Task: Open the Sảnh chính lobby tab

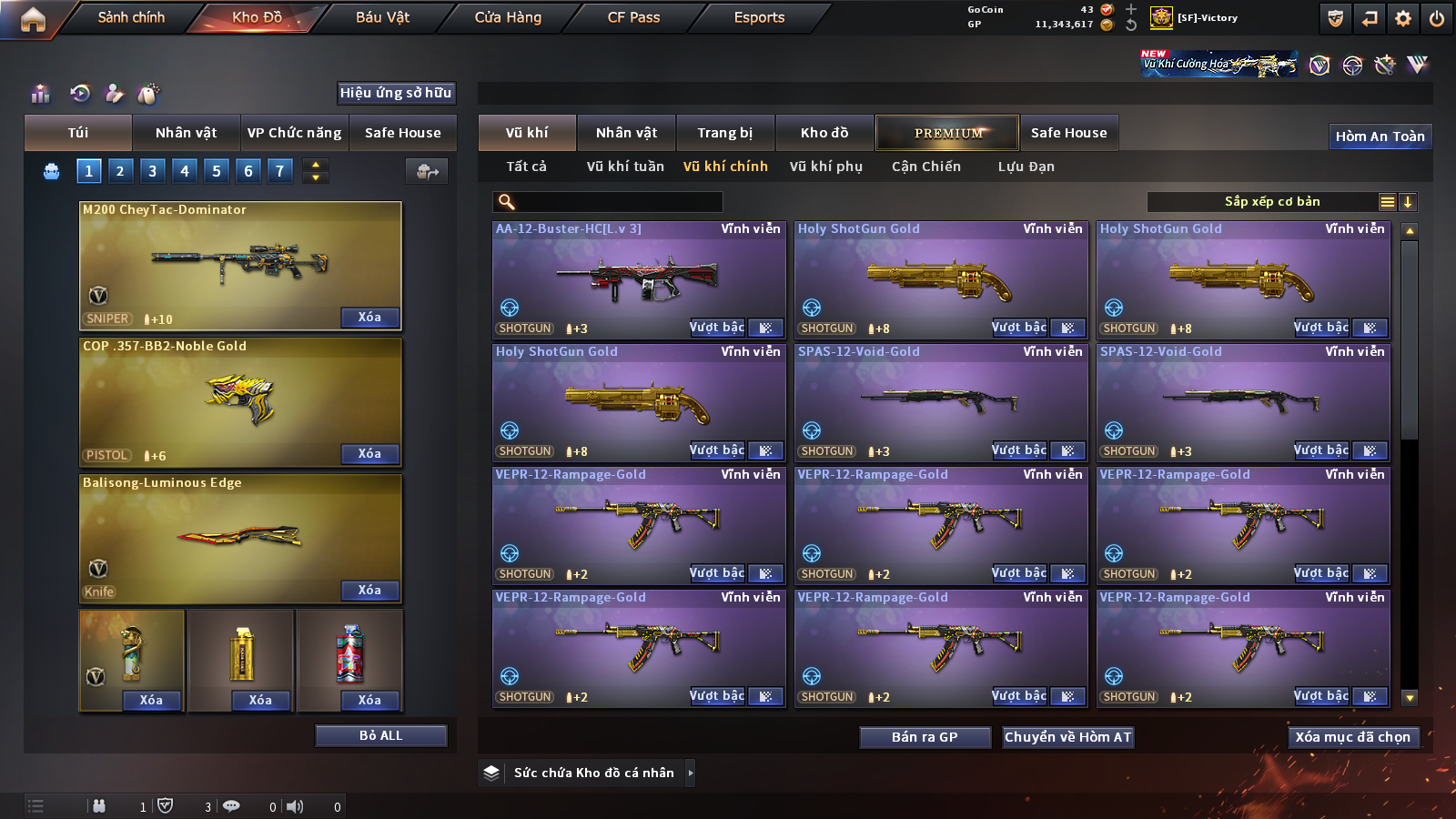Action: click(x=131, y=17)
